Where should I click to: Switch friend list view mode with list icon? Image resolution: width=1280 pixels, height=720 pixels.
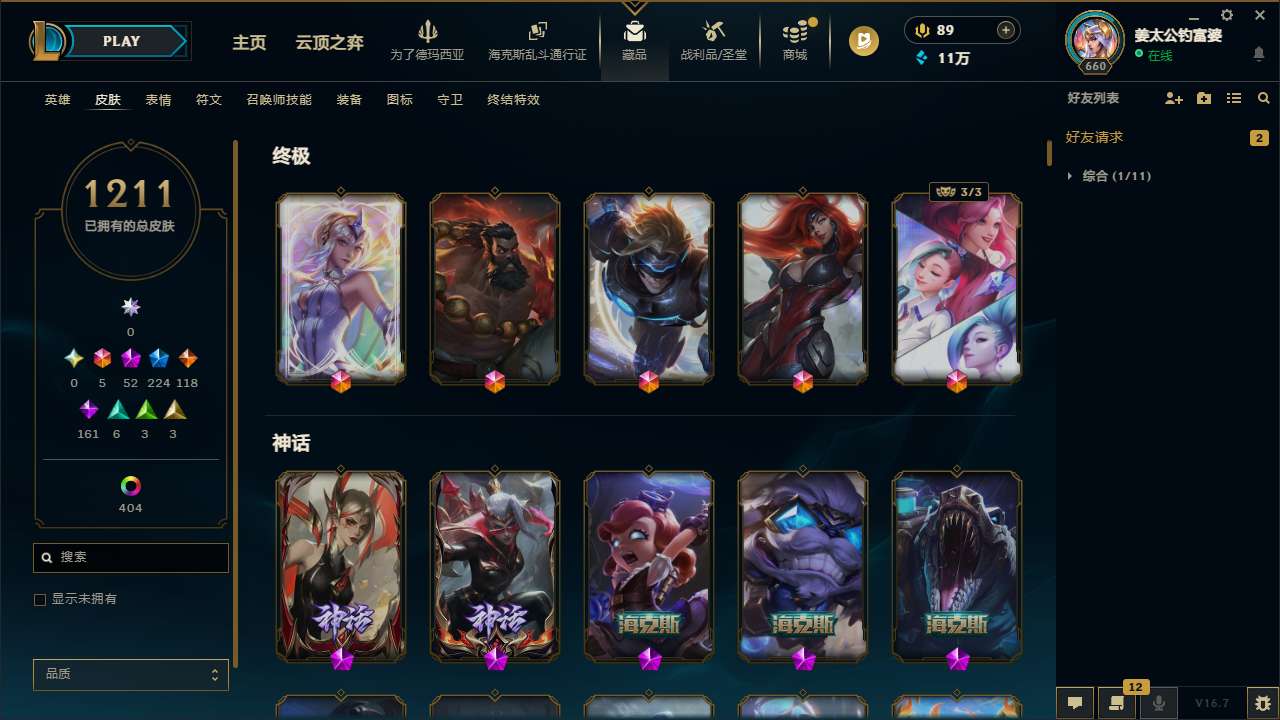click(1234, 98)
